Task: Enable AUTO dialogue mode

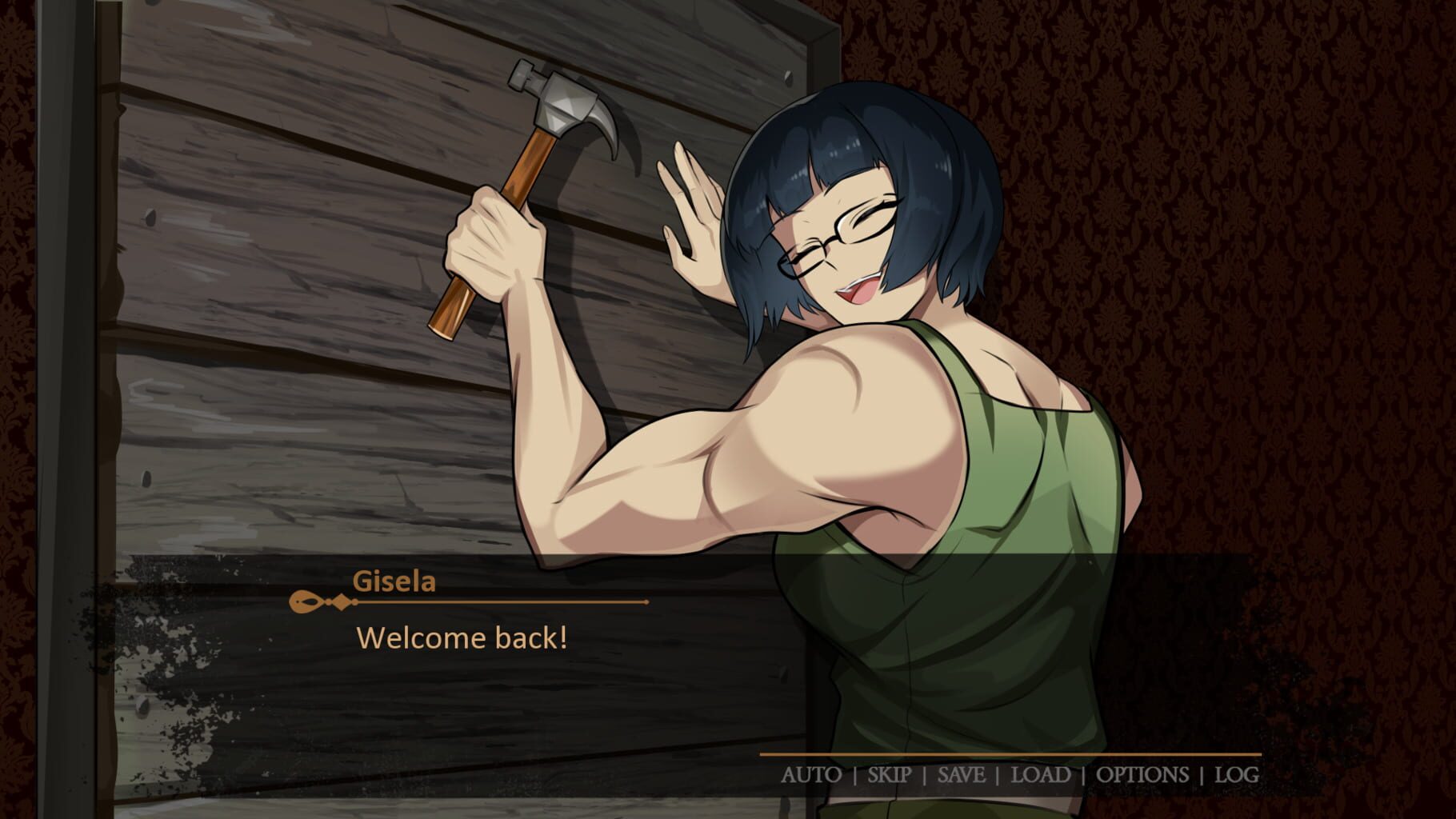Action: click(x=814, y=774)
